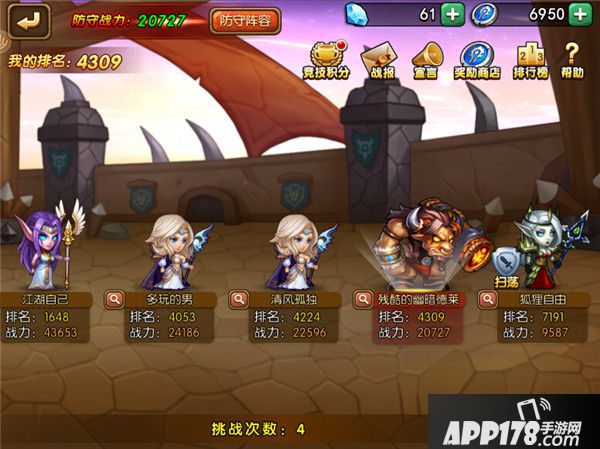
Task: View the 战报 battle reports
Action: coord(375,59)
